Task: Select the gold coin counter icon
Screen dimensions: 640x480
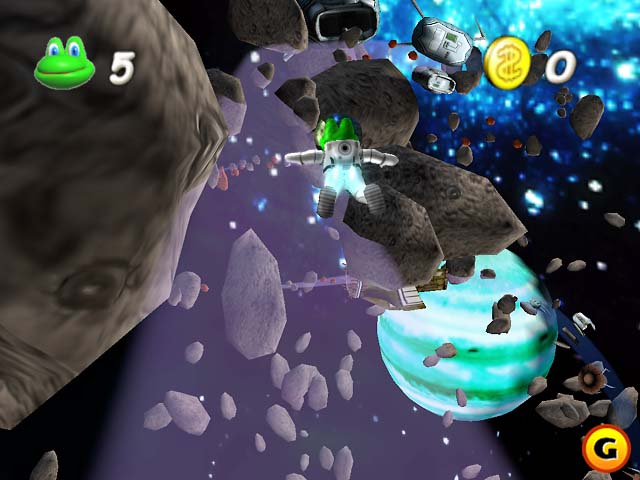Action: (506, 62)
